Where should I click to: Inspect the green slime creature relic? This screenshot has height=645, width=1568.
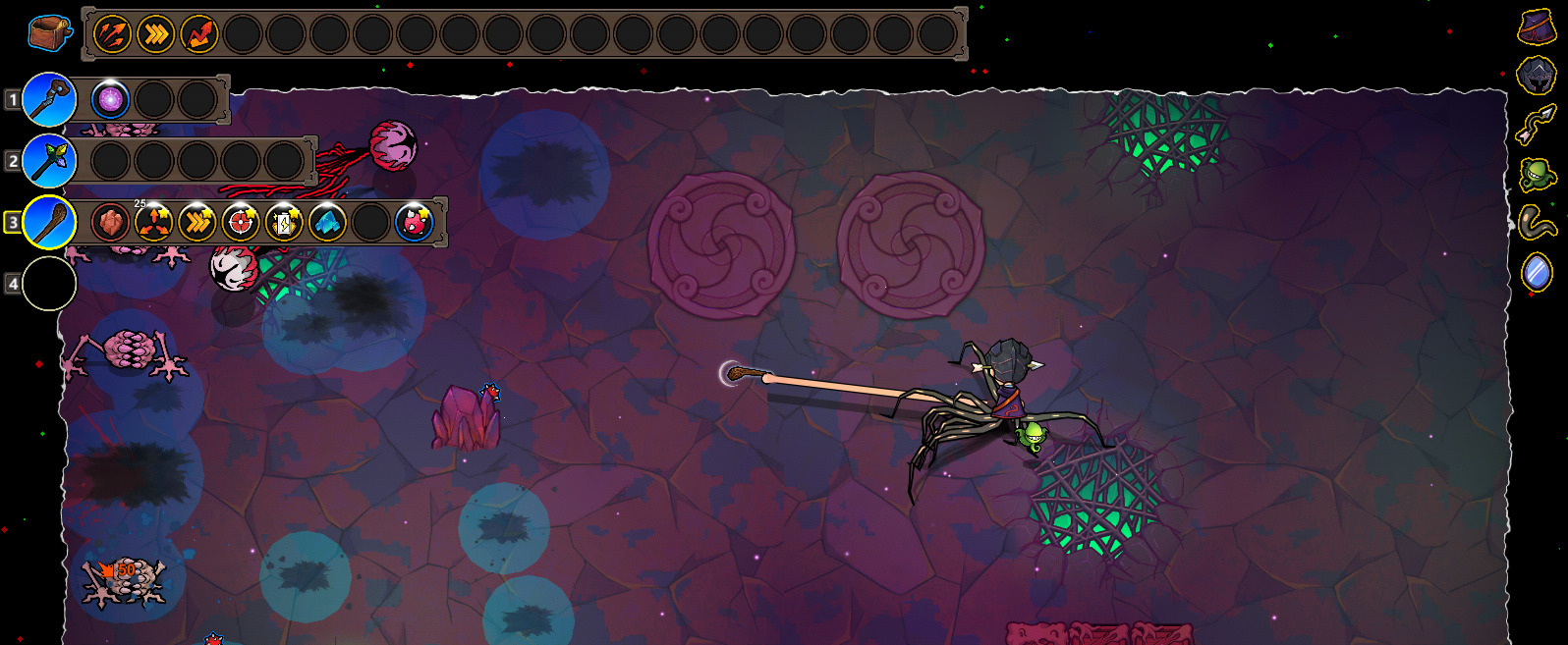click(1537, 175)
